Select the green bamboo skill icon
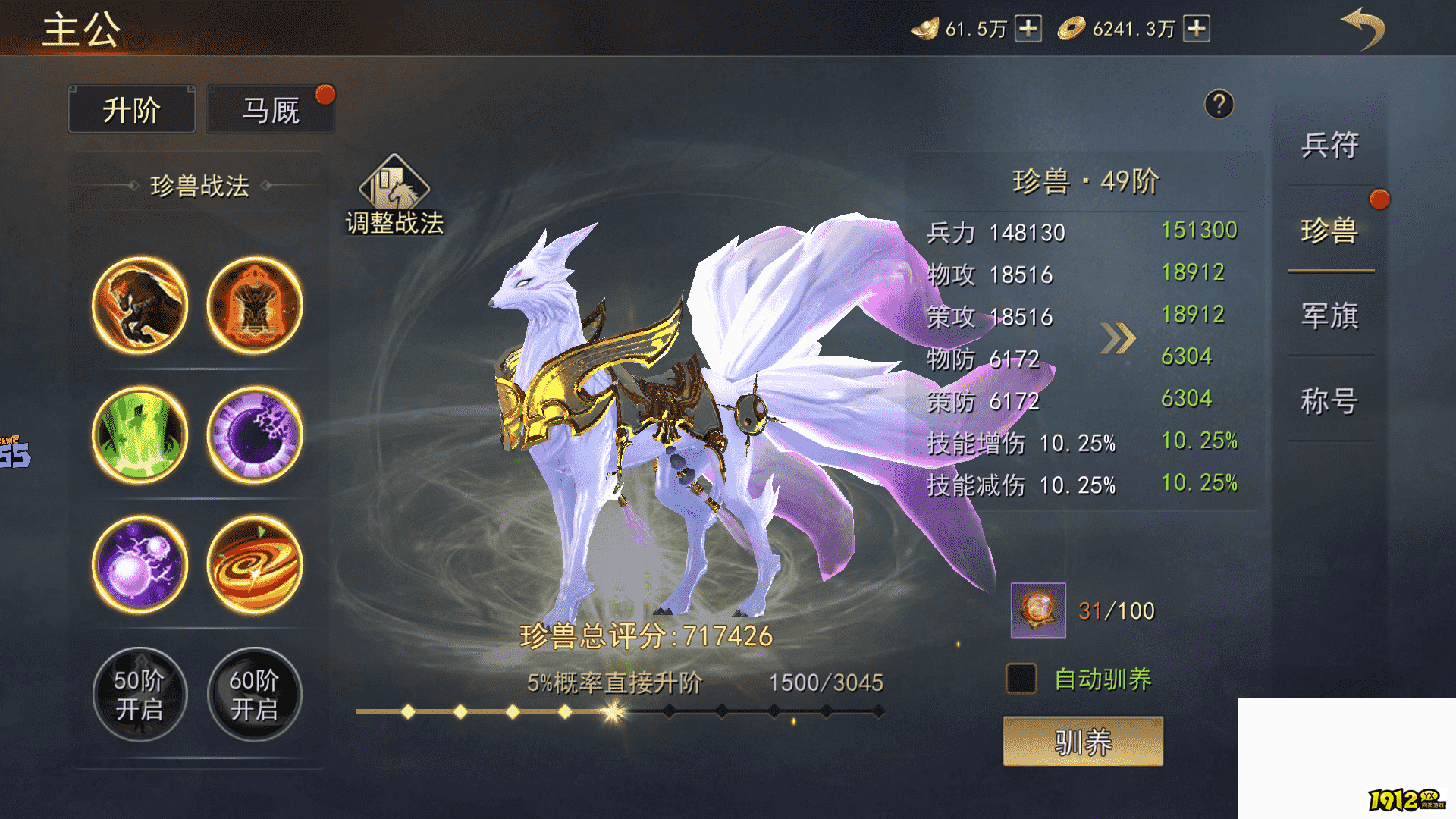The width and height of the screenshot is (1456, 819). 140,434
